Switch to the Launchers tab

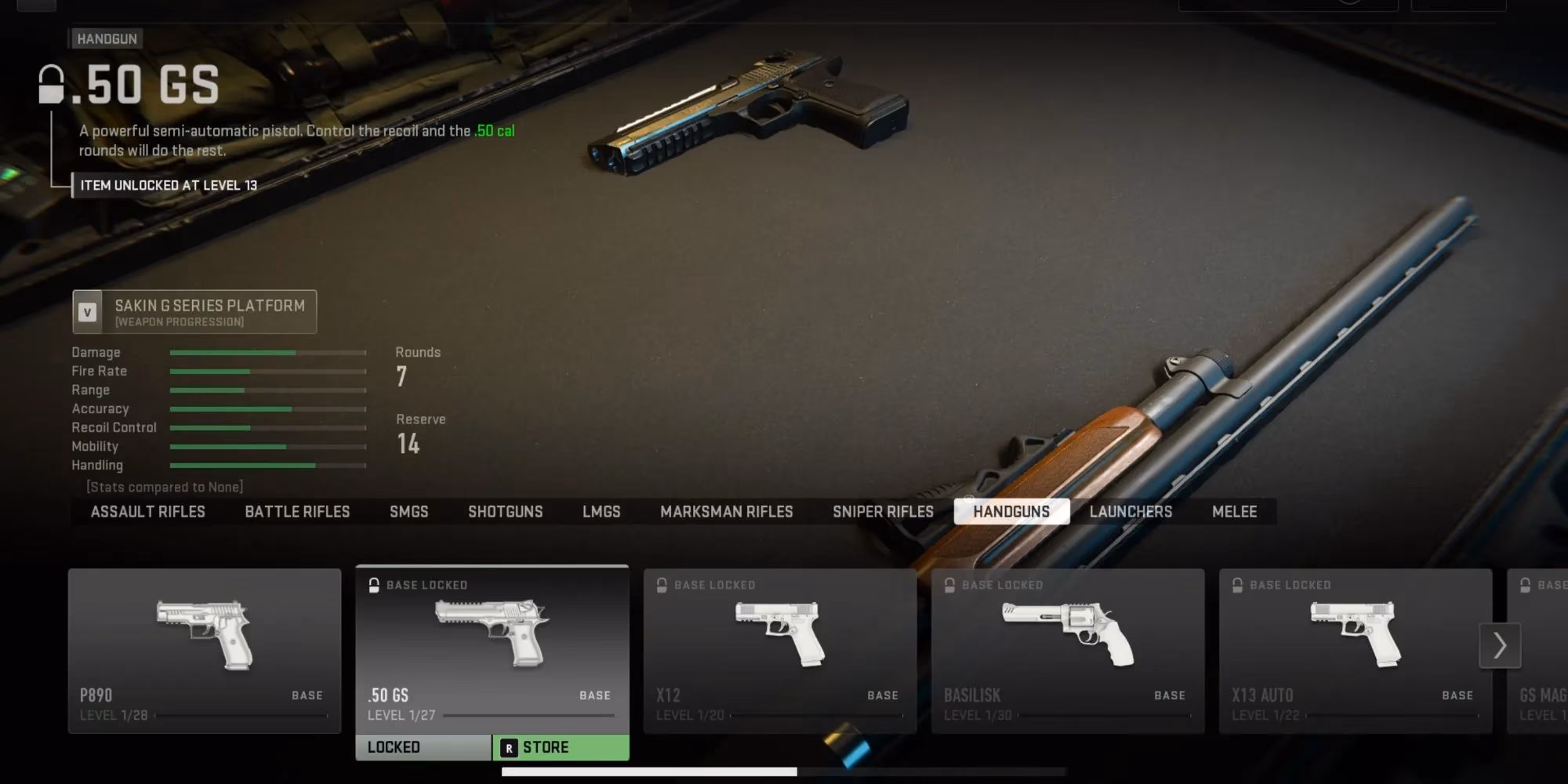point(1131,512)
